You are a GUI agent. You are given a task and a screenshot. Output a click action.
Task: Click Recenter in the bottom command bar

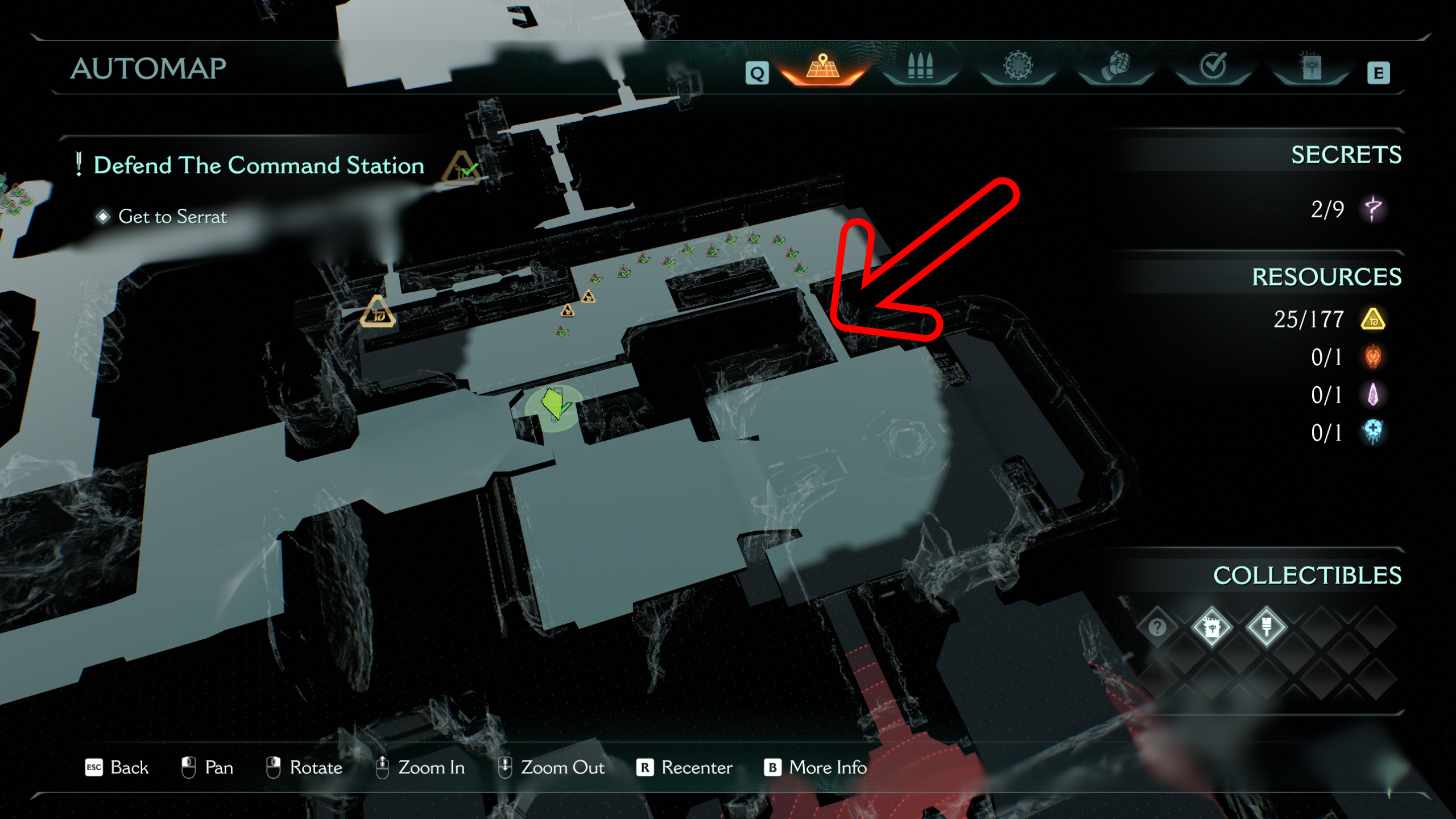tap(695, 768)
